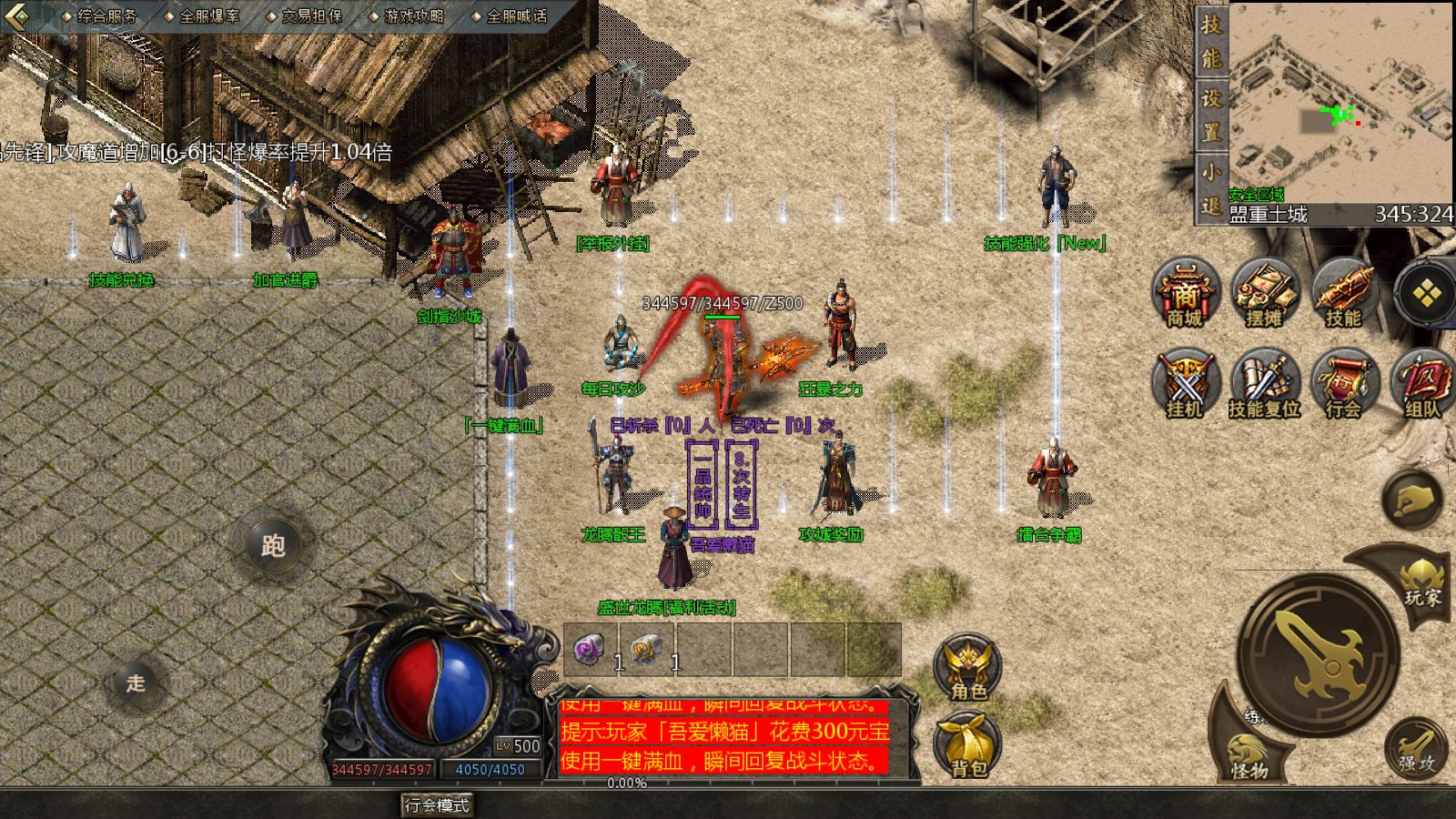Toggle the 挂机 auto-battle icon
The image size is (1456, 819).
[x=1185, y=384]
